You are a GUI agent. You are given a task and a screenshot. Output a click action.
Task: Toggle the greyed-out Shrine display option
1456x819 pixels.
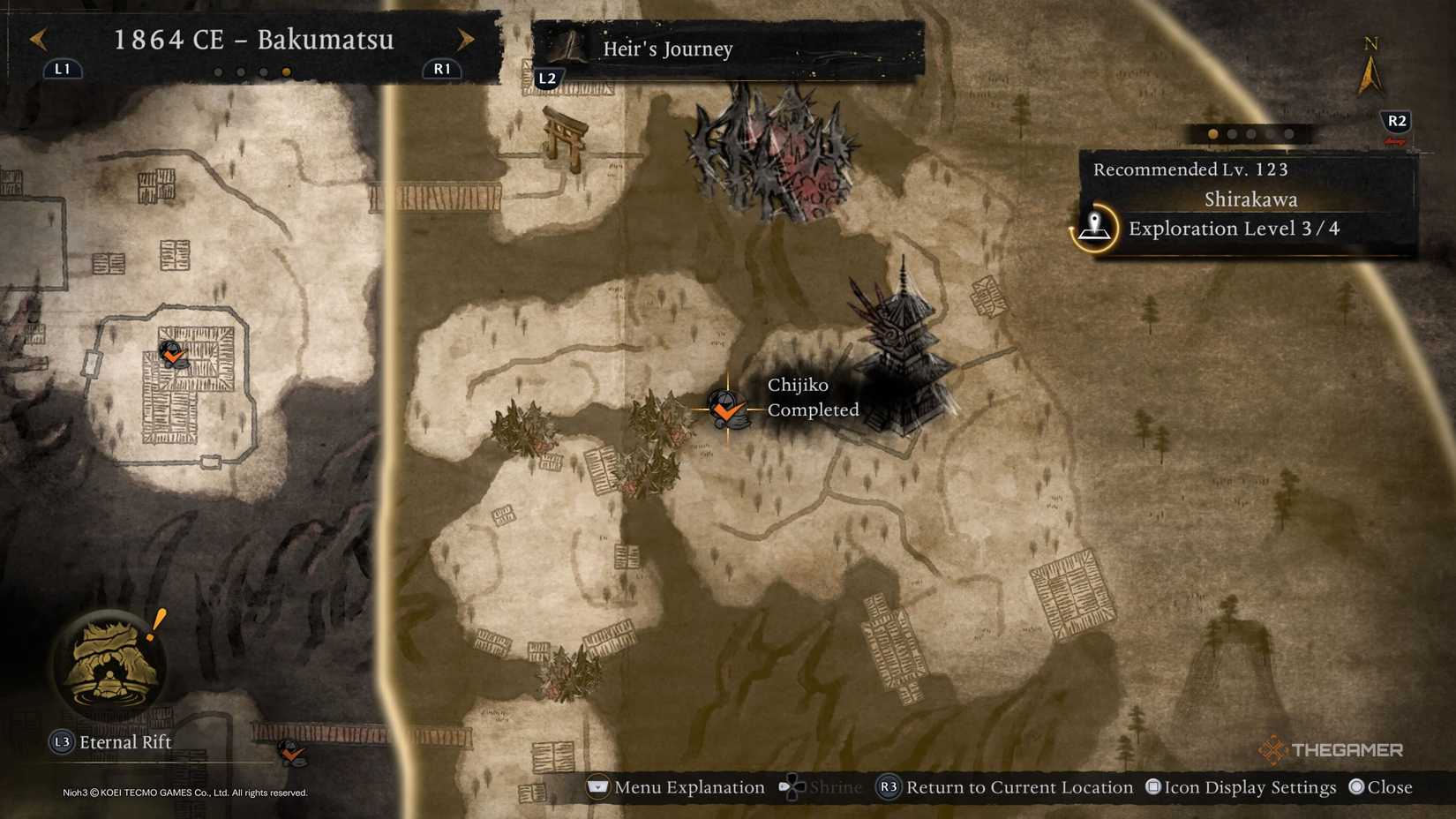[825, 786]
